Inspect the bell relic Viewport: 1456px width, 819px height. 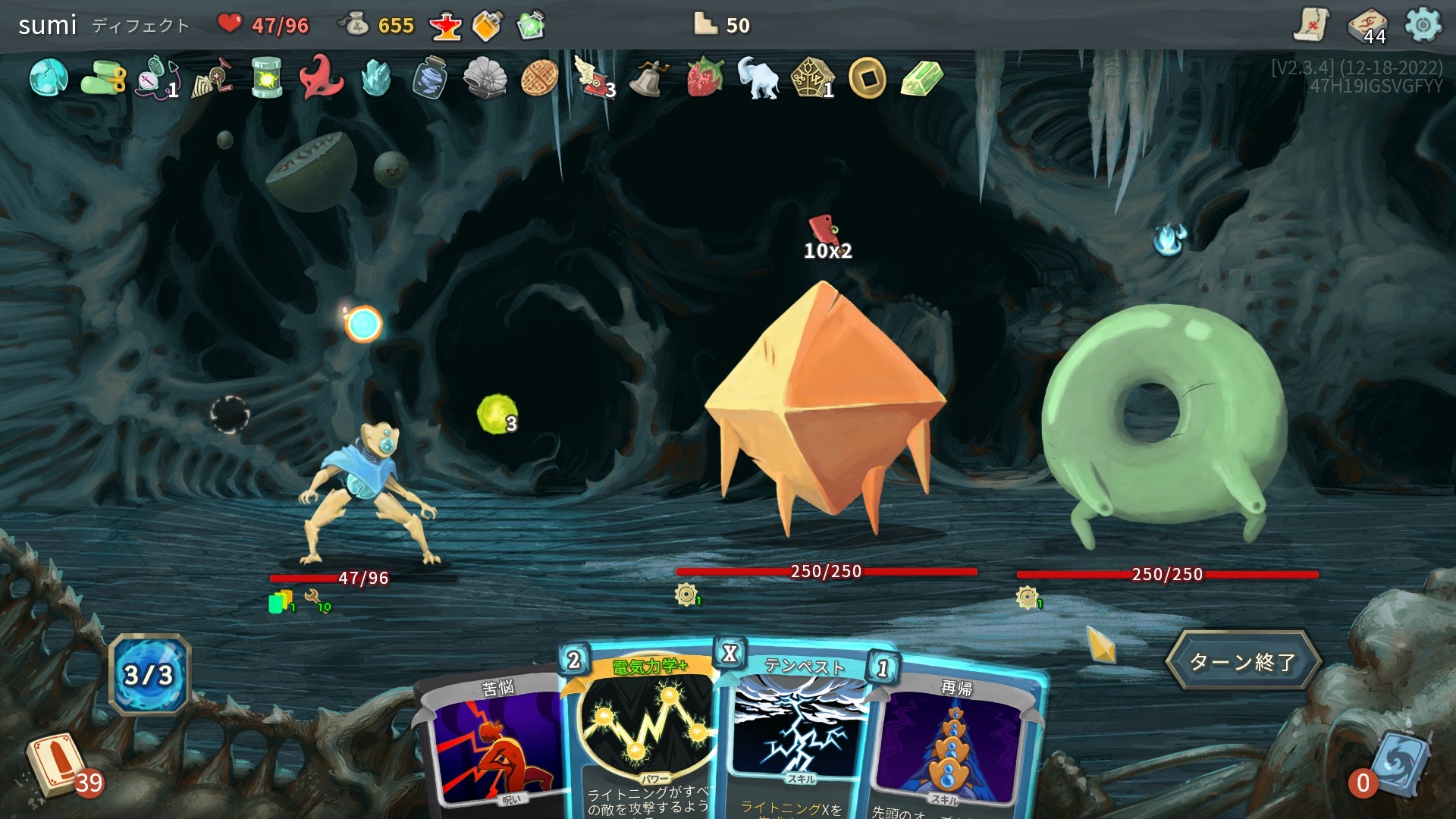pos(648,77)
